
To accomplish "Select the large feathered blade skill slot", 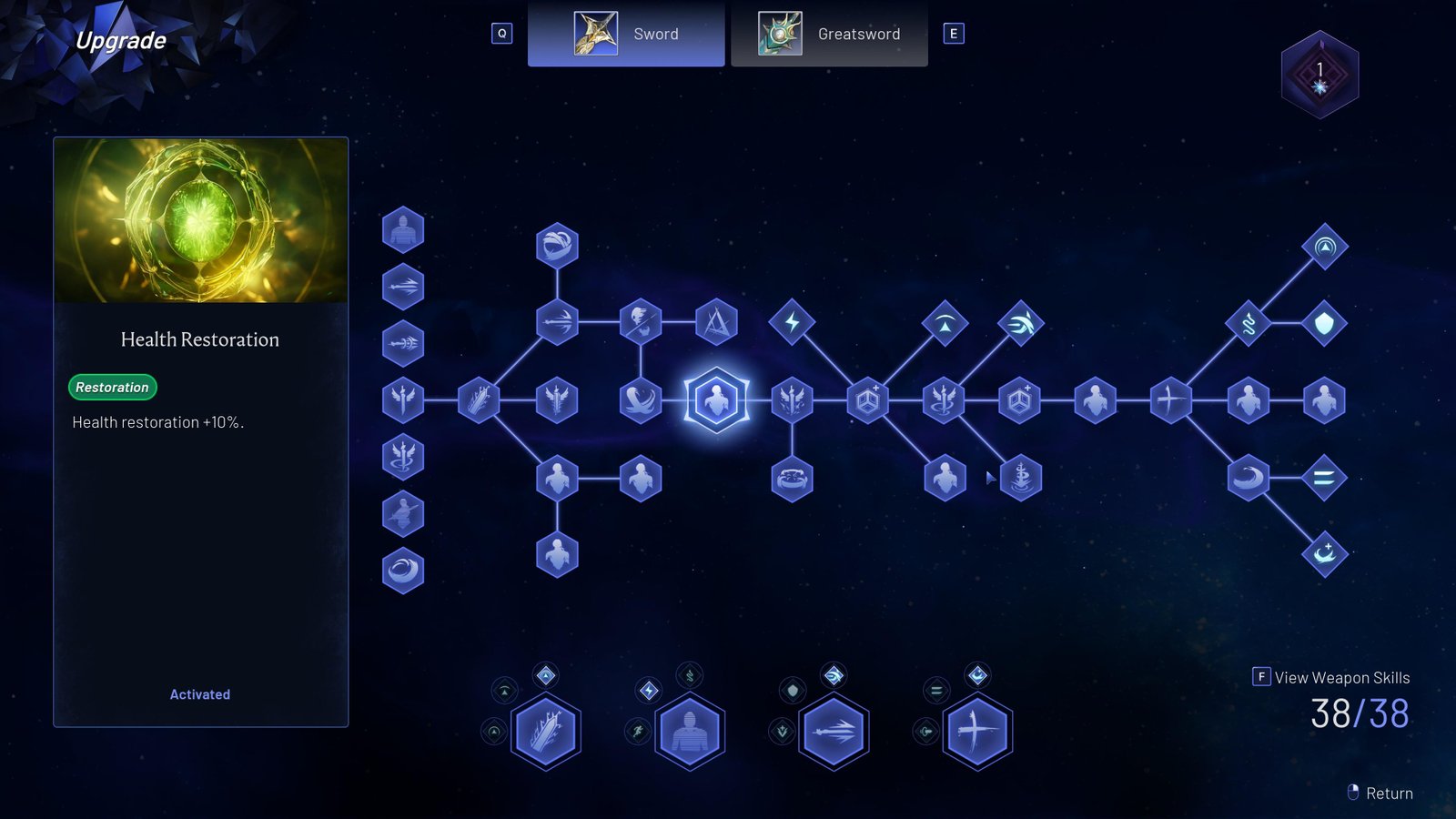I will point(545,732).
